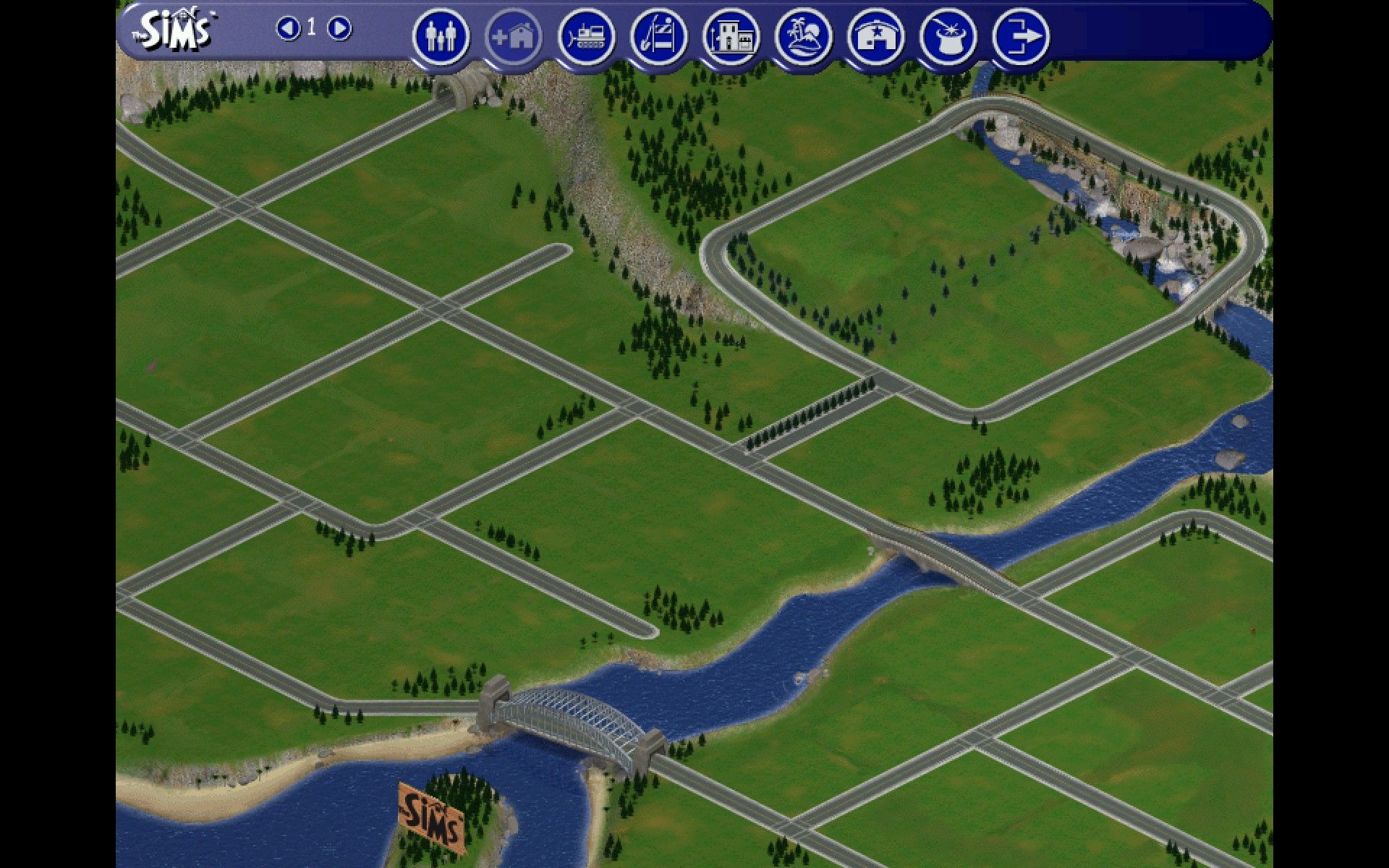Advance to next neighborhood with right arrow

337,30
